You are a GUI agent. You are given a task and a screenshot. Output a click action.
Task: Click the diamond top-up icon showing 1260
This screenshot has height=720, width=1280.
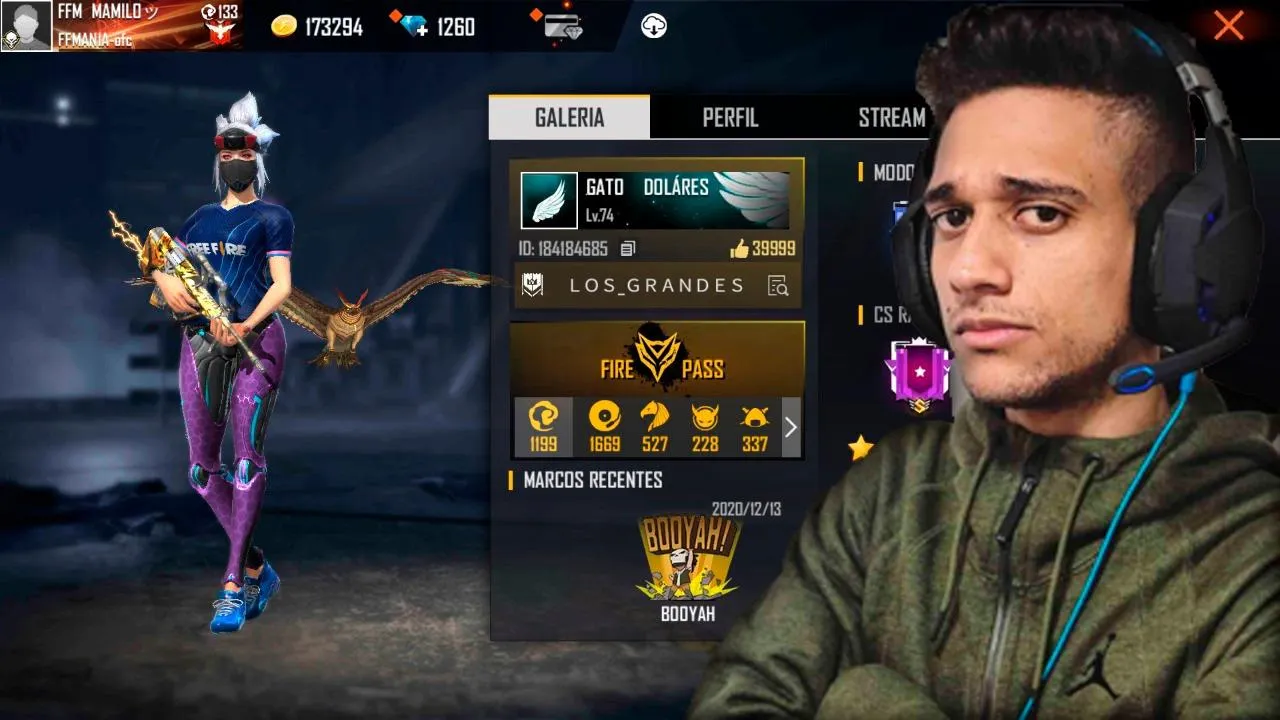(x=410, y=26)
